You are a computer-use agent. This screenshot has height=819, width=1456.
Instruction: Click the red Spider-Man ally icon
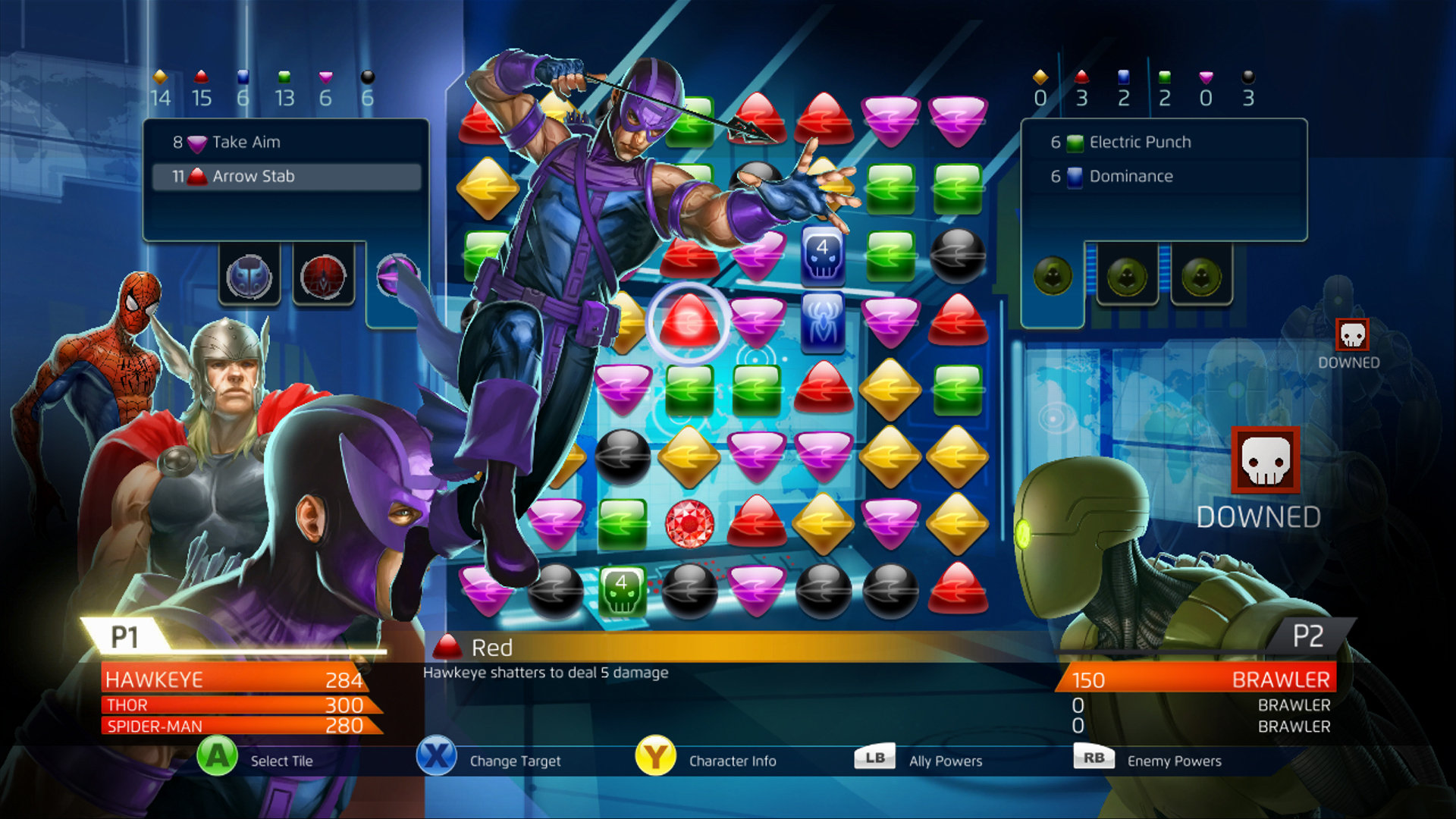pyautogui.click(x=322, y=278)
